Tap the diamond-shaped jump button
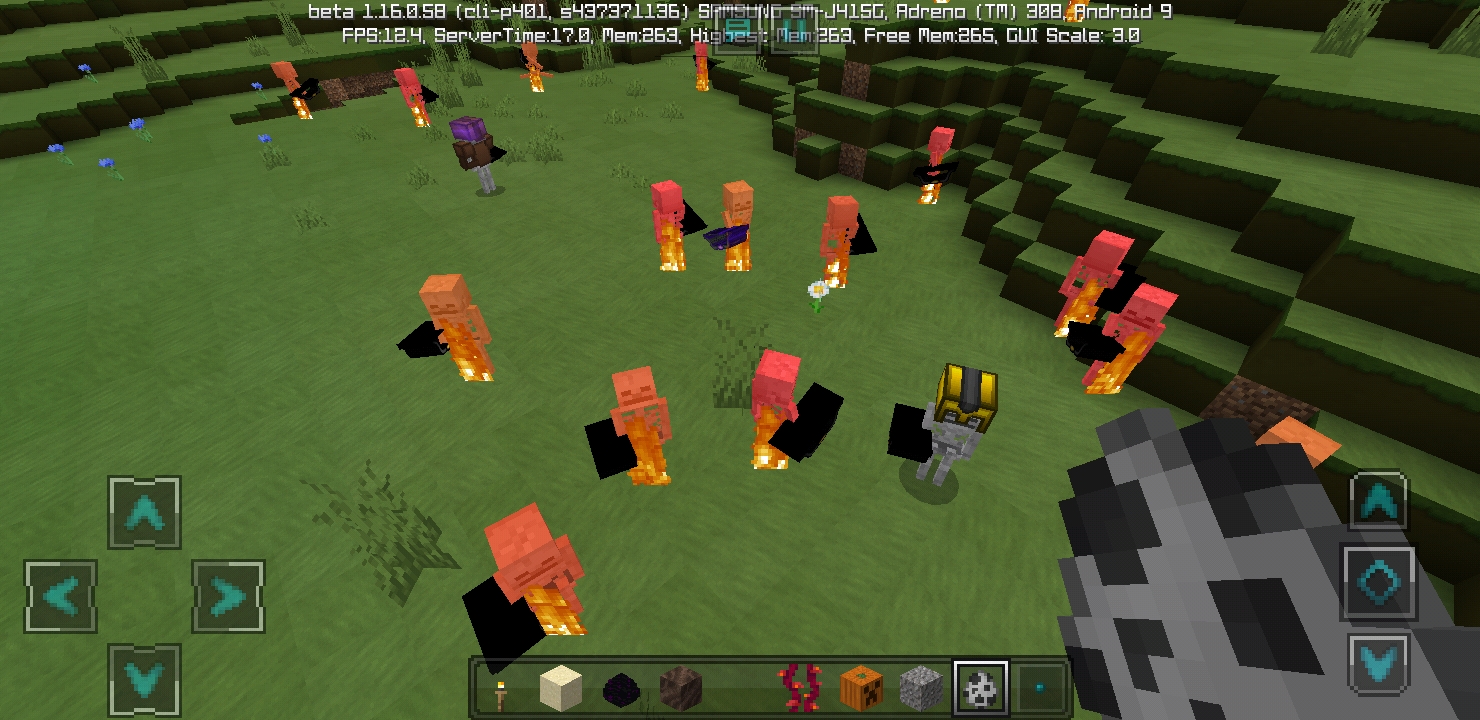 (x=1378, y=582)
